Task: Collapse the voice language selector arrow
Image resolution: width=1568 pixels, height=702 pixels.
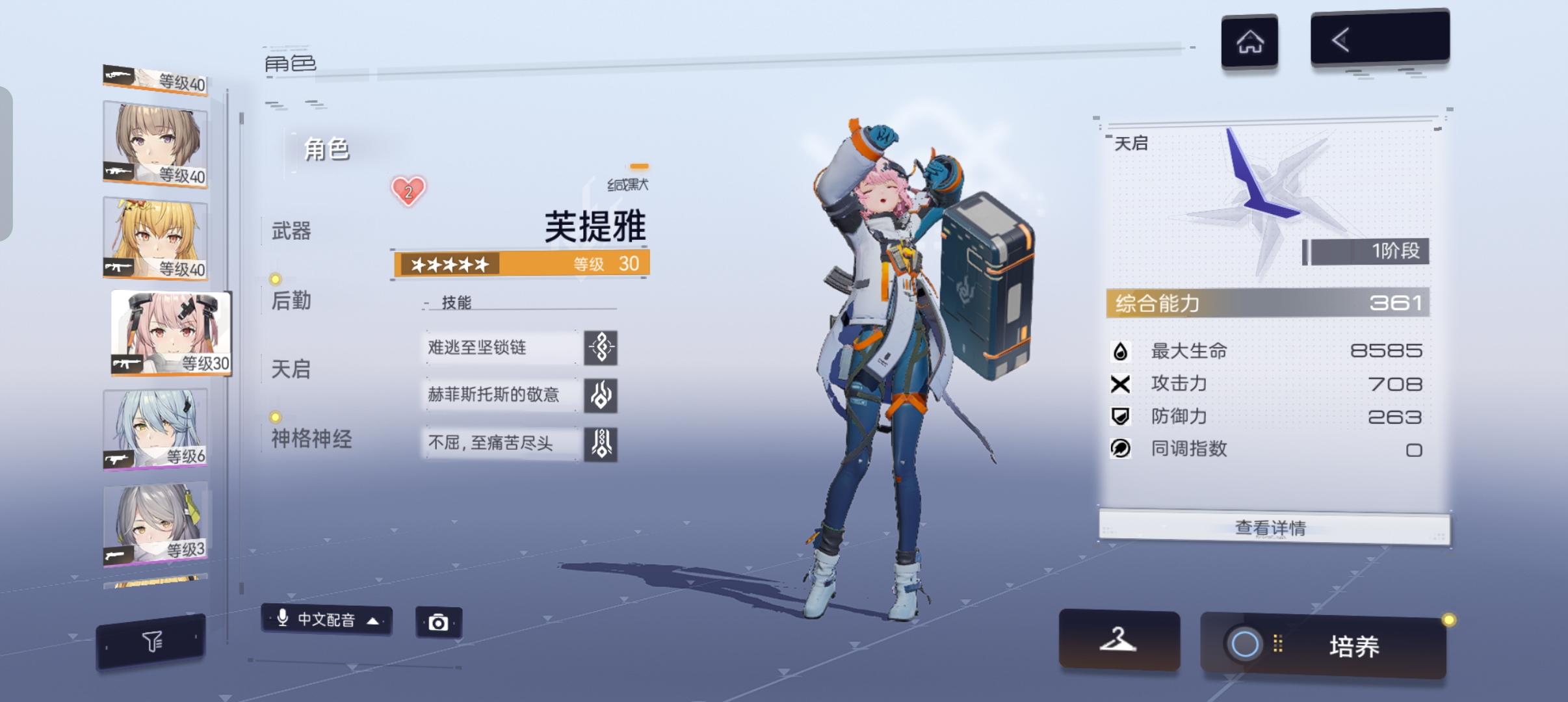Action: [x=371, y=621]
